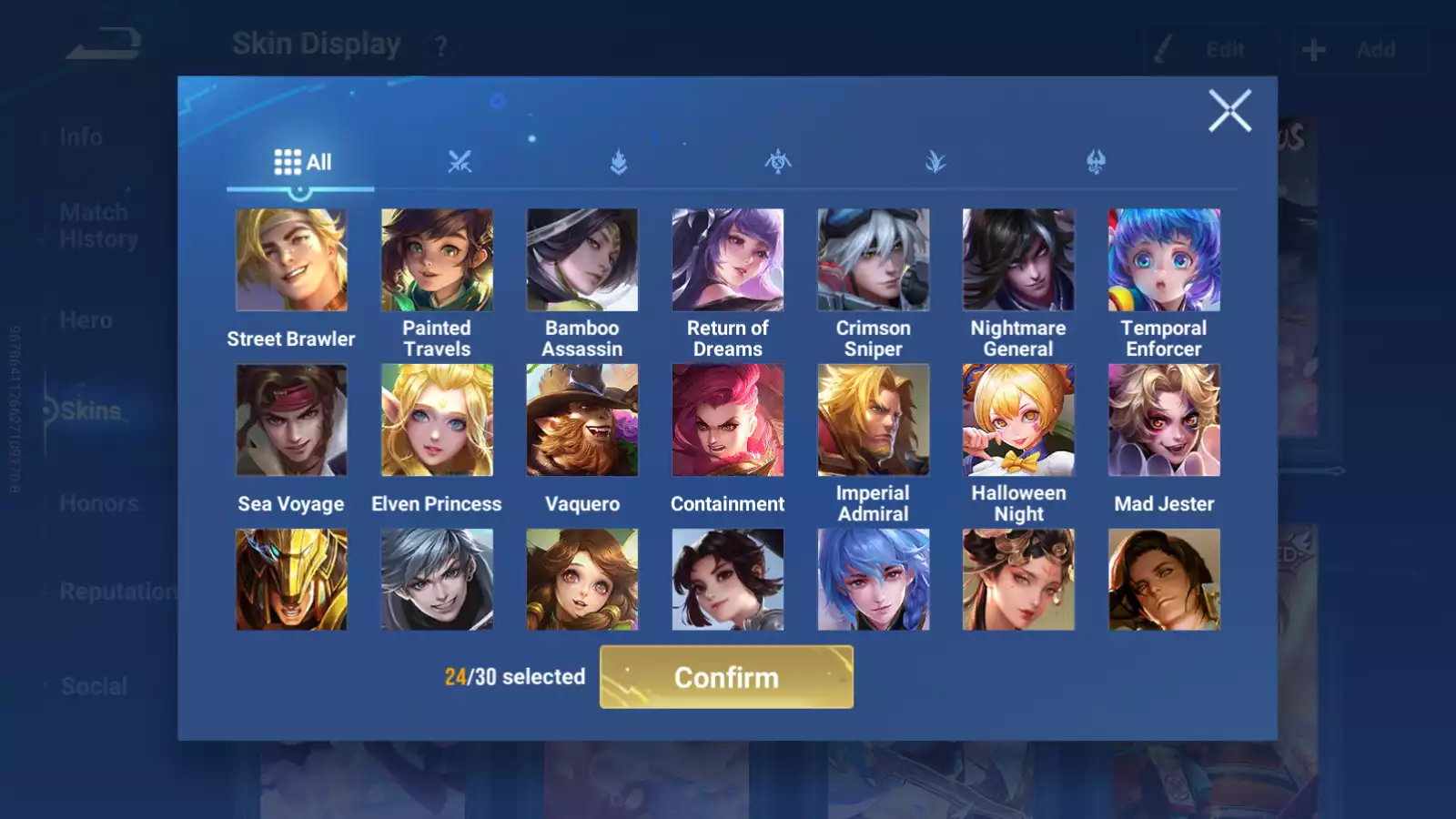Click the grid icon on the All tab
1456x819 pixels.
285,161
